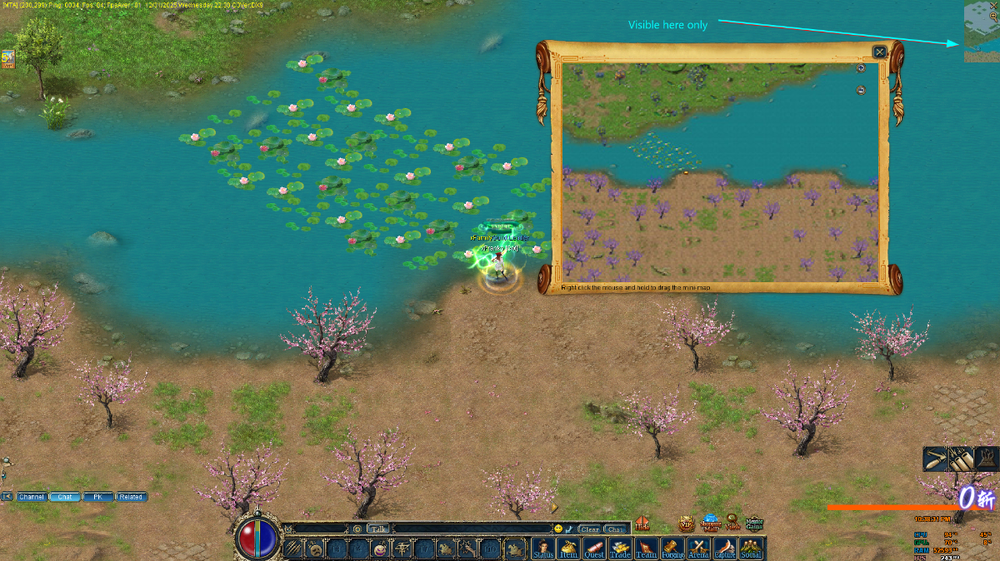Screen dimensions: 1000x561
Task: Click the corner minimap thumbnail
Action: coord(981,32)
